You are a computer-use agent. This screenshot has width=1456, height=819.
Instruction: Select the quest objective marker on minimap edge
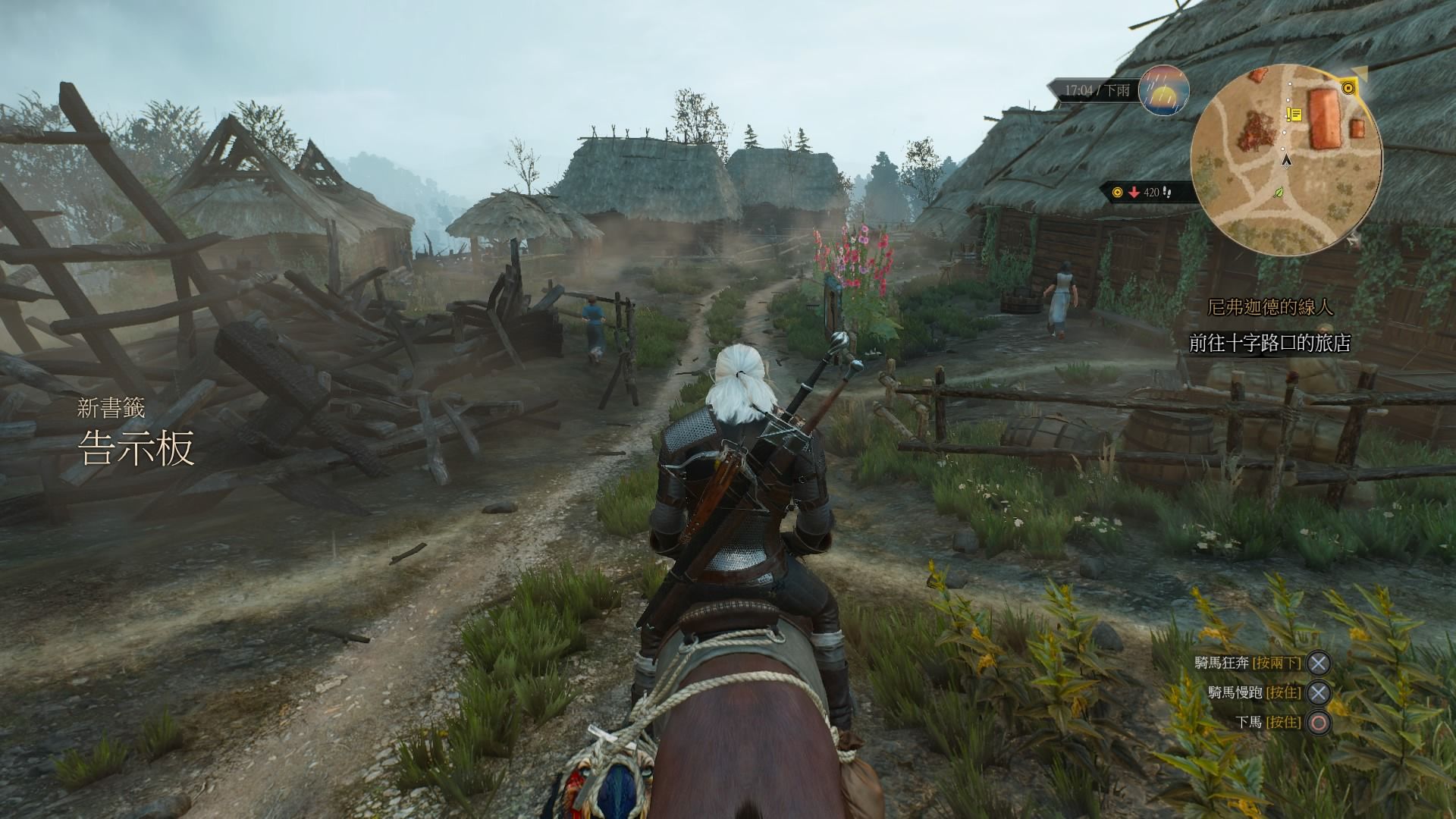(x=1348, y=89)
